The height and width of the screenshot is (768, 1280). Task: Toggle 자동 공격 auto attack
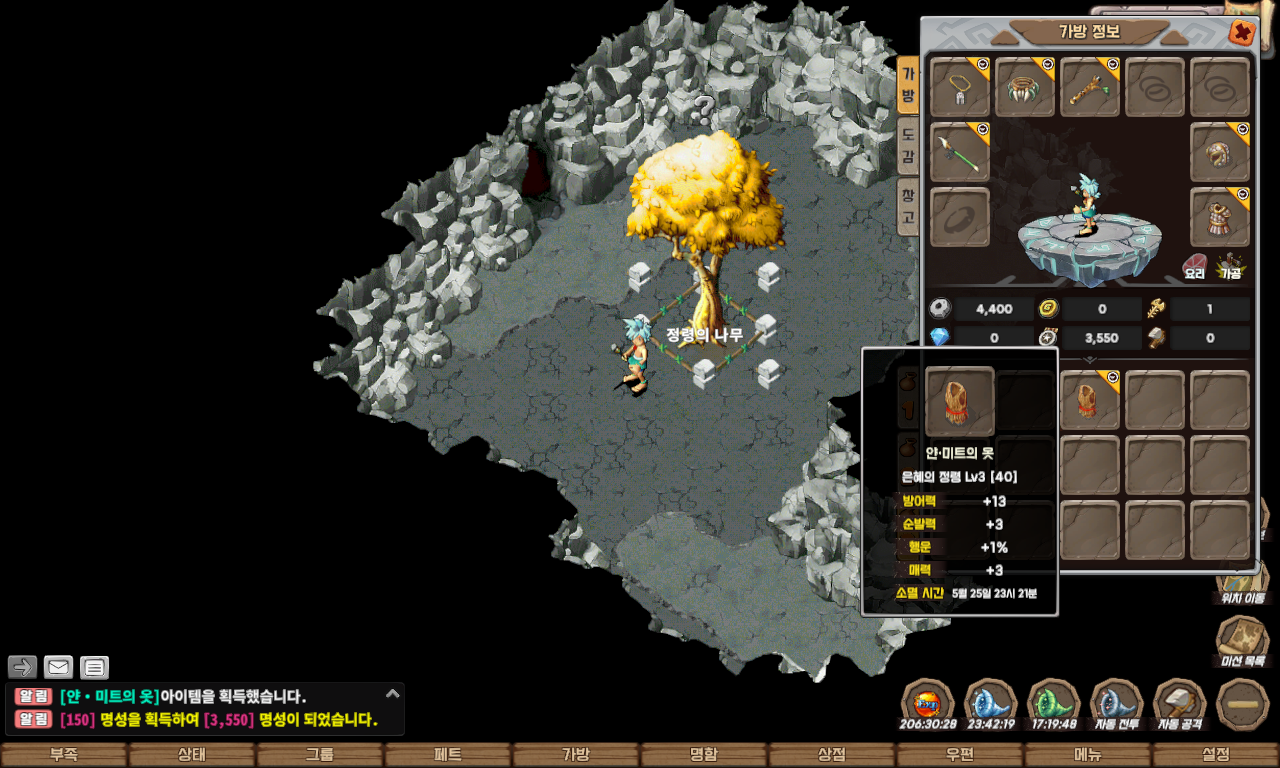click(1180, 704)
